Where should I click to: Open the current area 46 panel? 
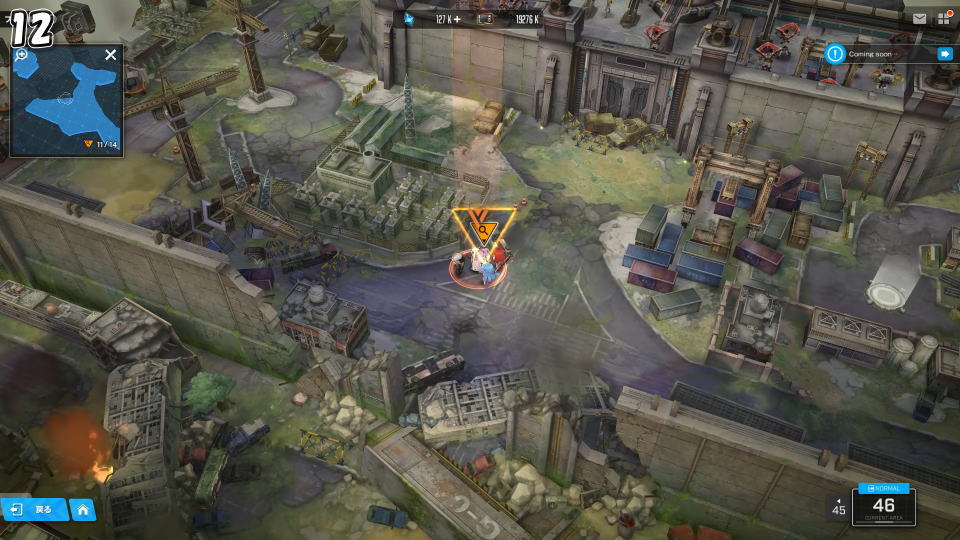point(883,505)
